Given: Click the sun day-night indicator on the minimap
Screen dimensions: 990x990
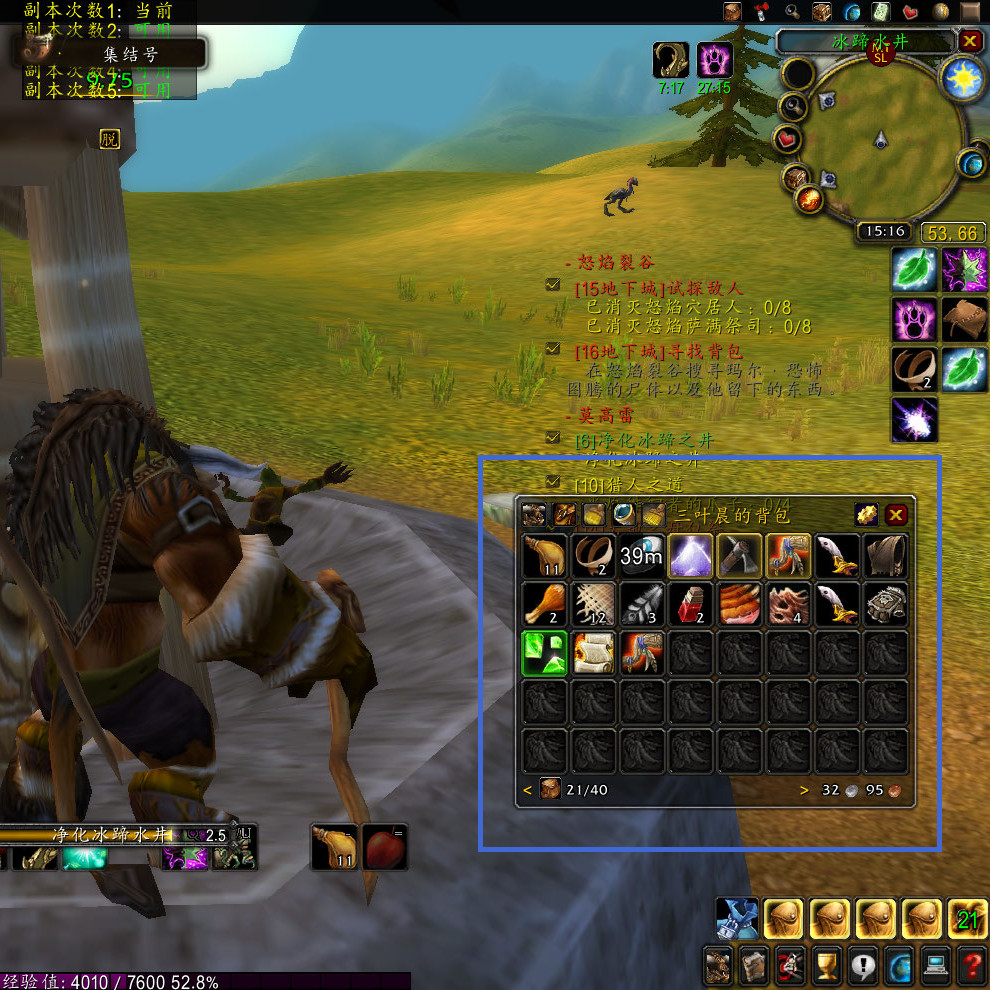Looking at the screenshot, I should [x=964, y=79].
